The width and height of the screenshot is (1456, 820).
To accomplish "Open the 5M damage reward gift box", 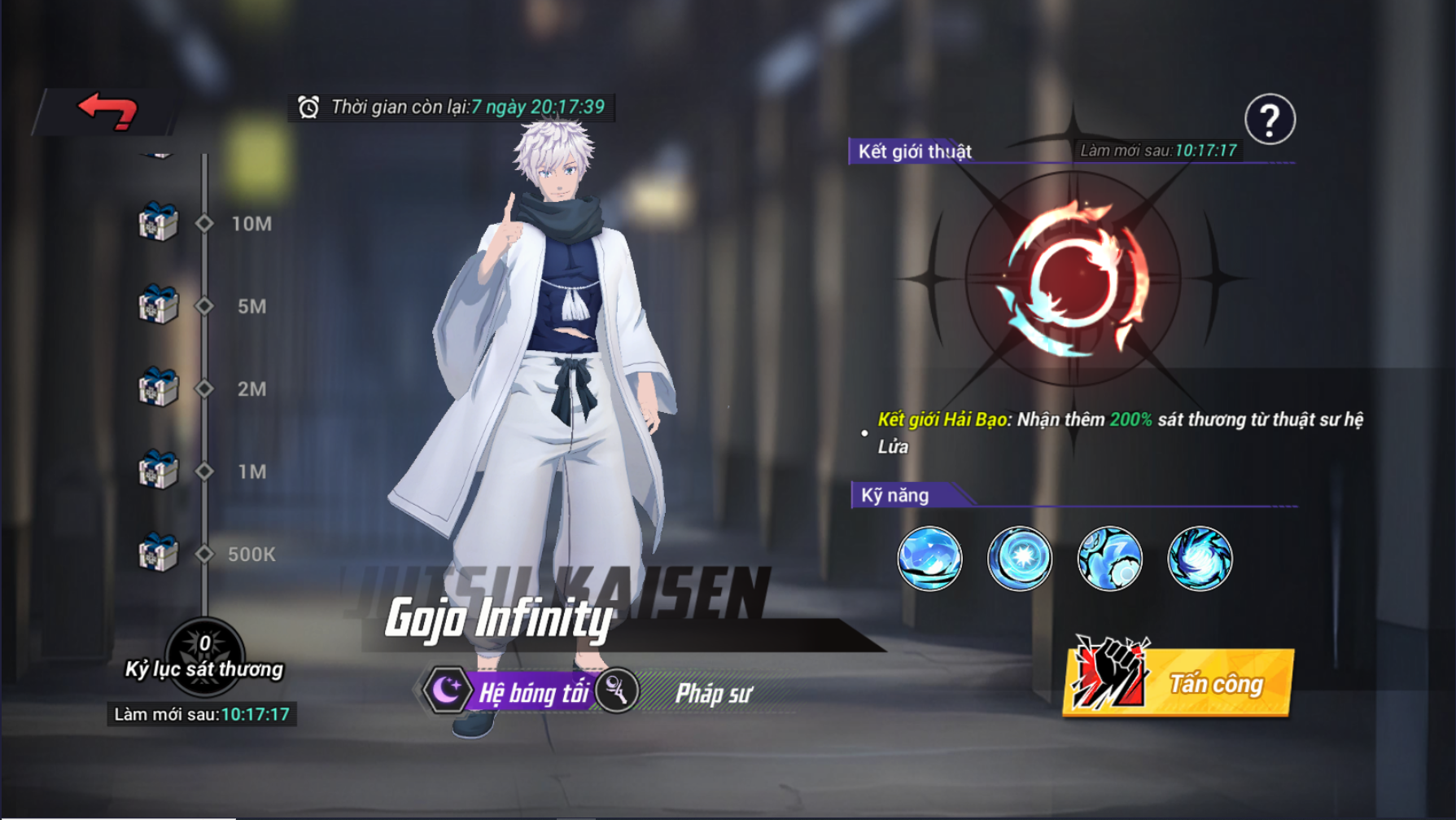I will click(x=158, y=305).
